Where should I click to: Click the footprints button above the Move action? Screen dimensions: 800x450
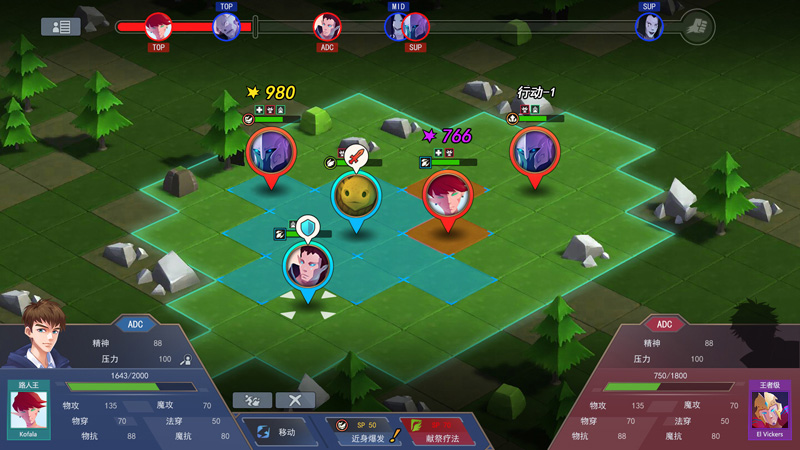[252, 400]
